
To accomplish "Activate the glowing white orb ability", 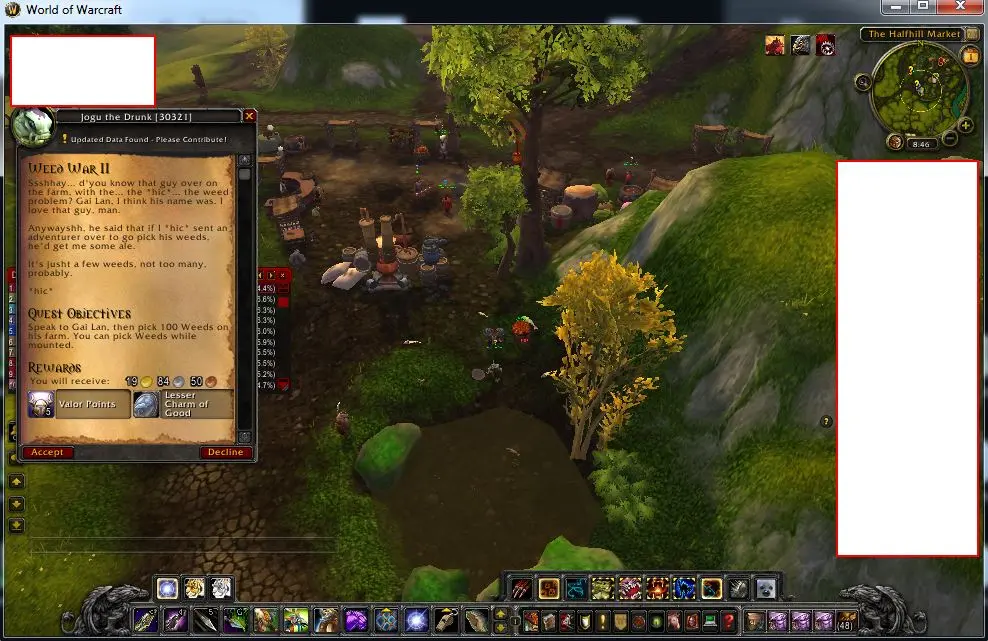I will pos(168,588).
